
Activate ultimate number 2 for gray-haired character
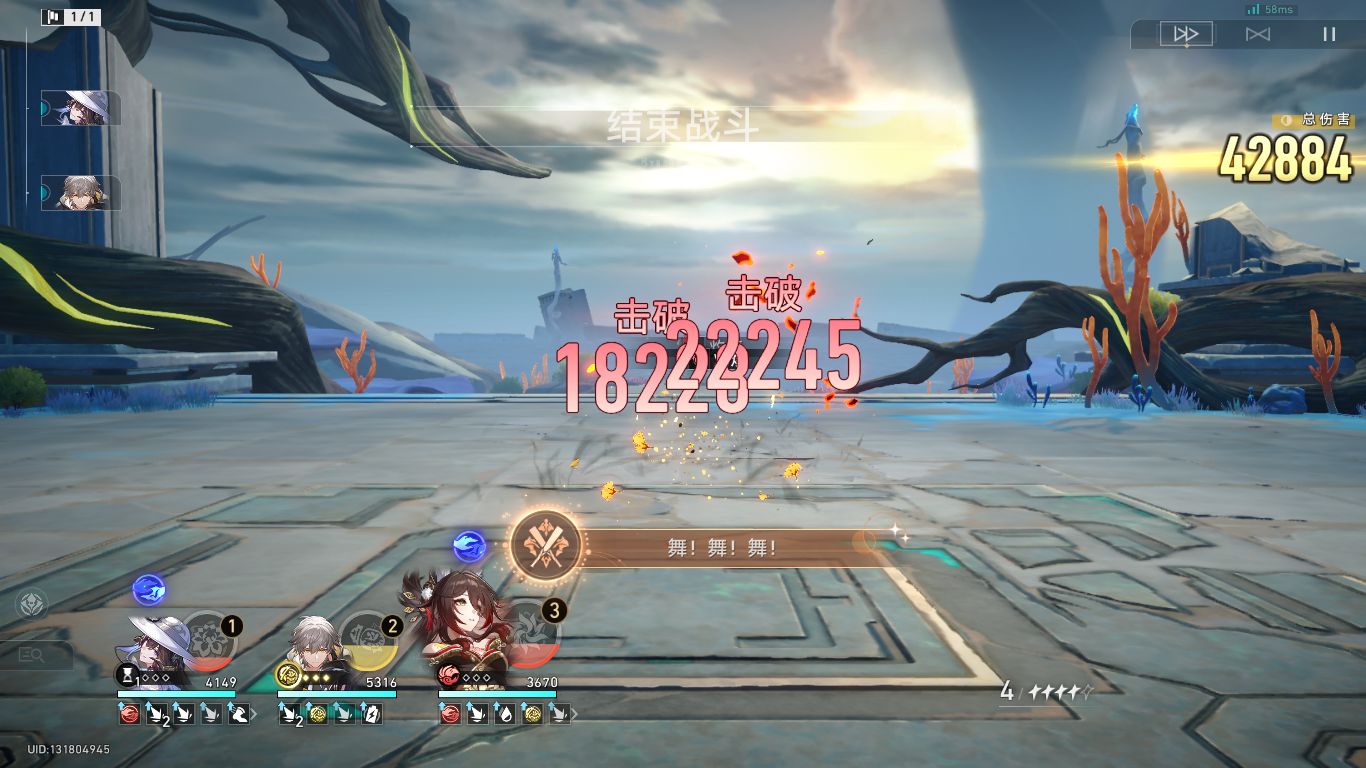tap(368, 640)
